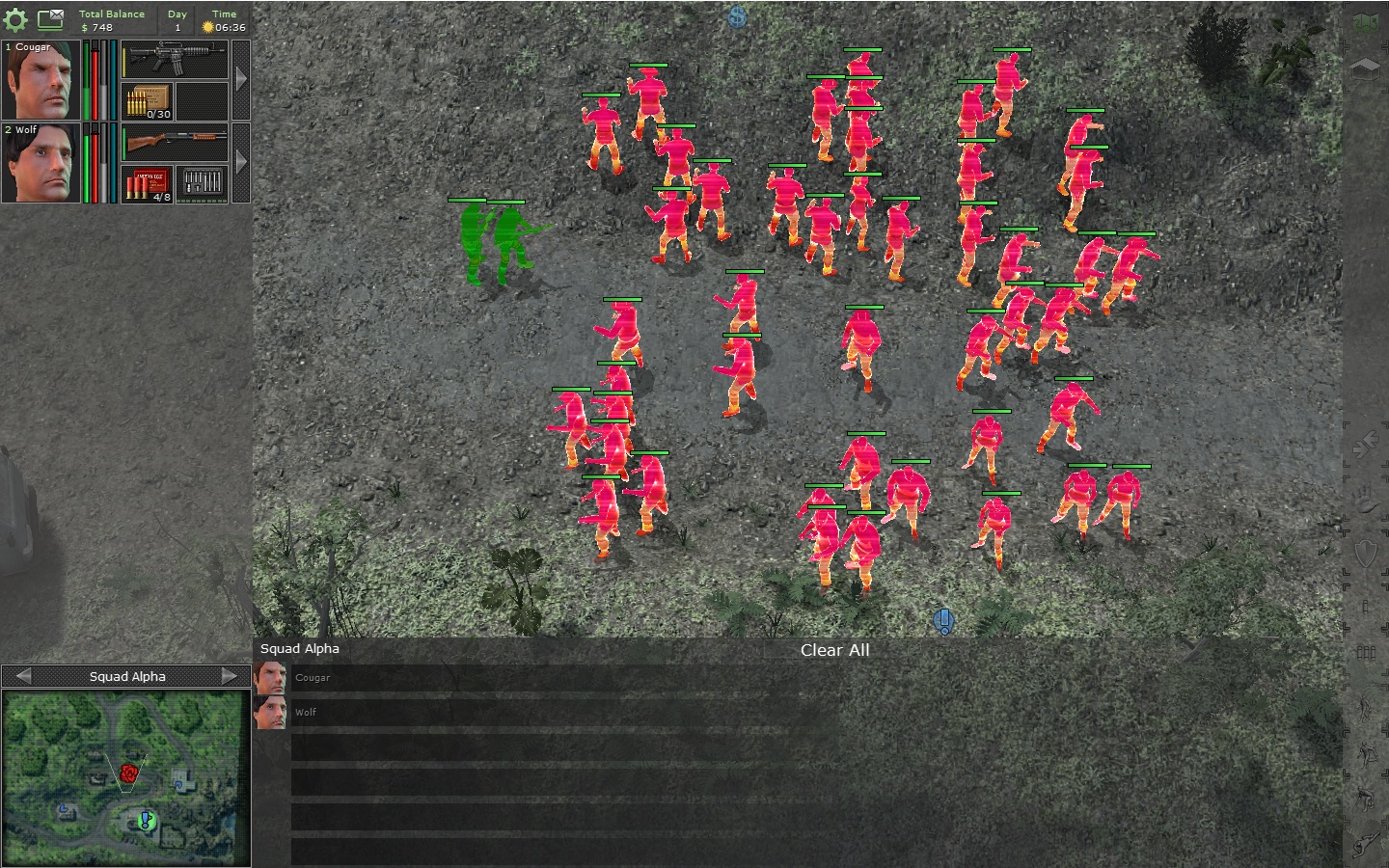This screenshot has height=868, width=1389.
Task: Open the laptop mail inbox
Action: [x=50, y=18]
